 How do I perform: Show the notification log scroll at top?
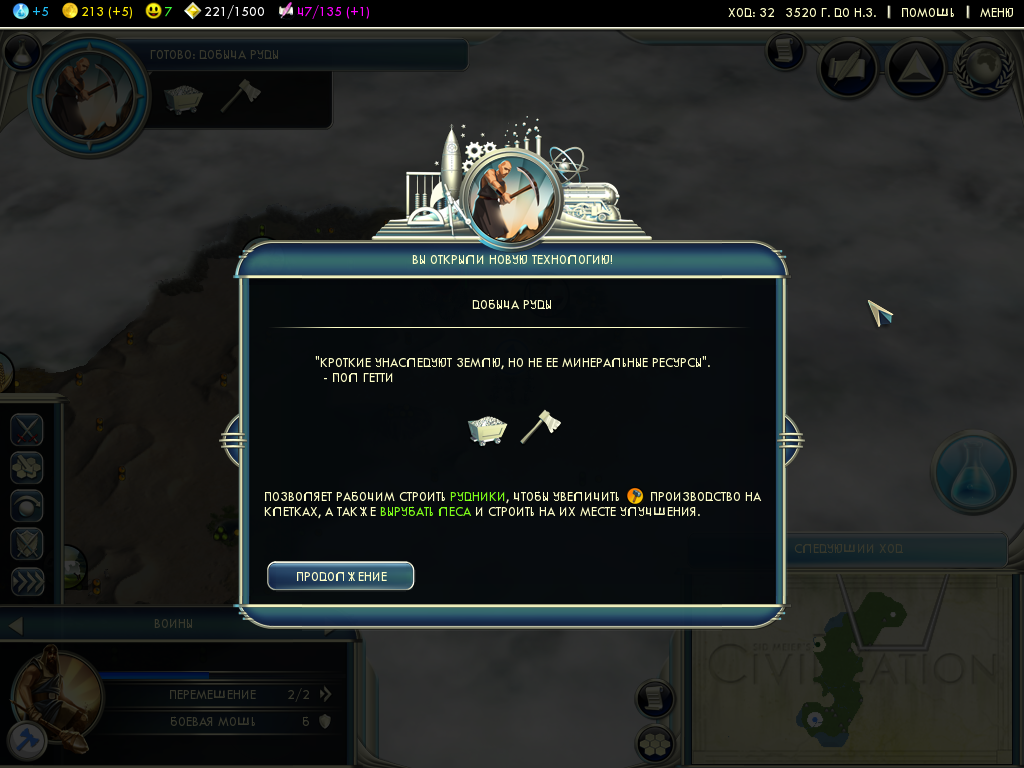(x=784, y=49)
